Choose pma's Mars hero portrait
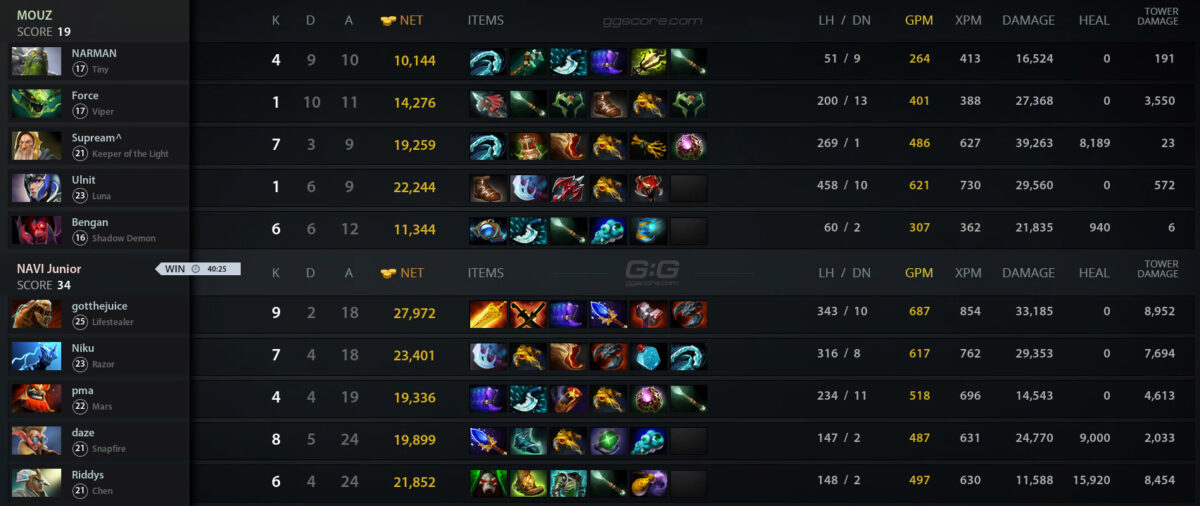The width and height of the screenshot is (1200, 506). 36,398
